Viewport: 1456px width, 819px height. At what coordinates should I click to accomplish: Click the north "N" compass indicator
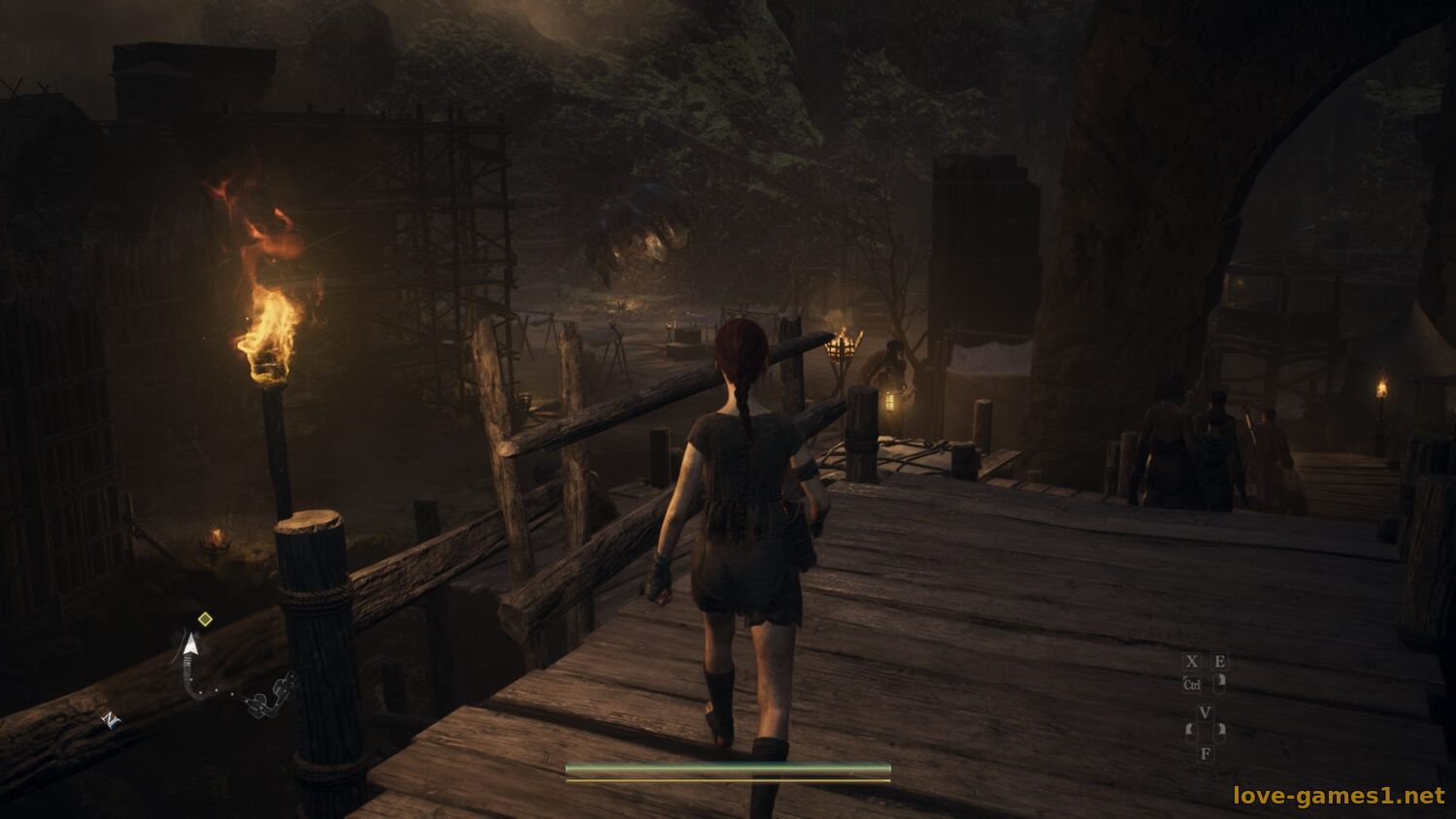pyautogui.click(x=111, y=719)
